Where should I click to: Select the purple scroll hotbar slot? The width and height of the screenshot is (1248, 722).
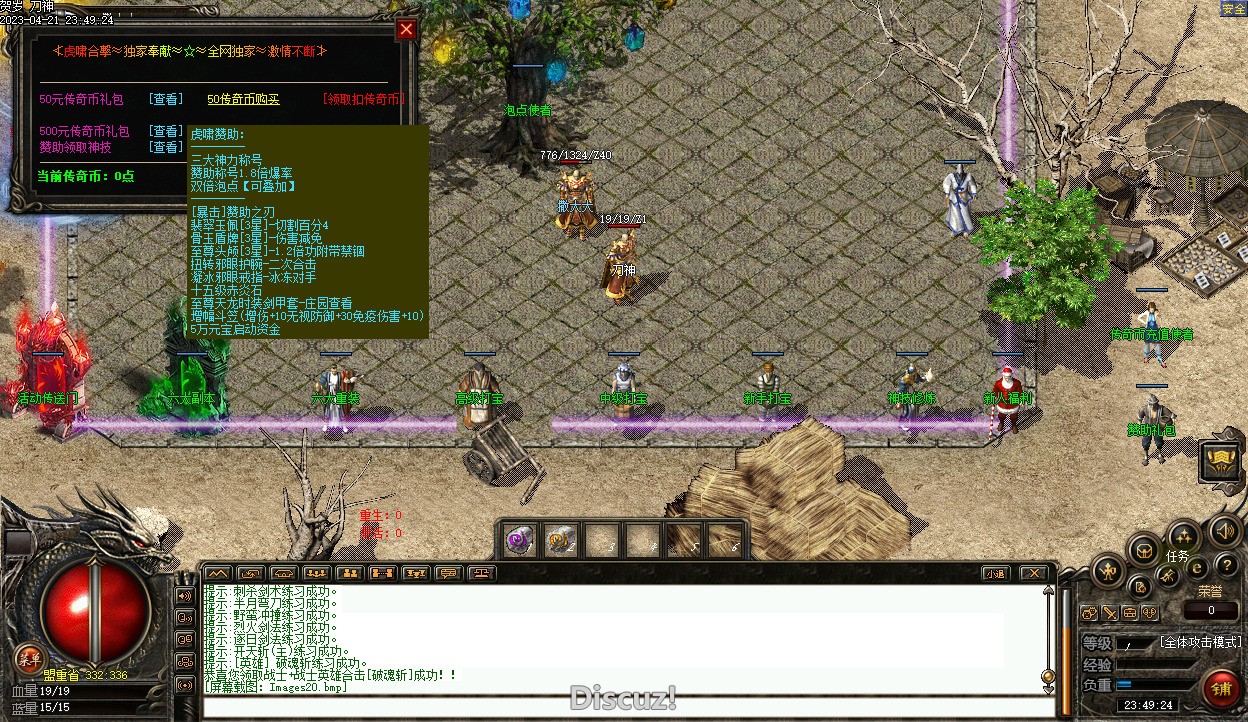pyautogui.click(x=518, y=541)
